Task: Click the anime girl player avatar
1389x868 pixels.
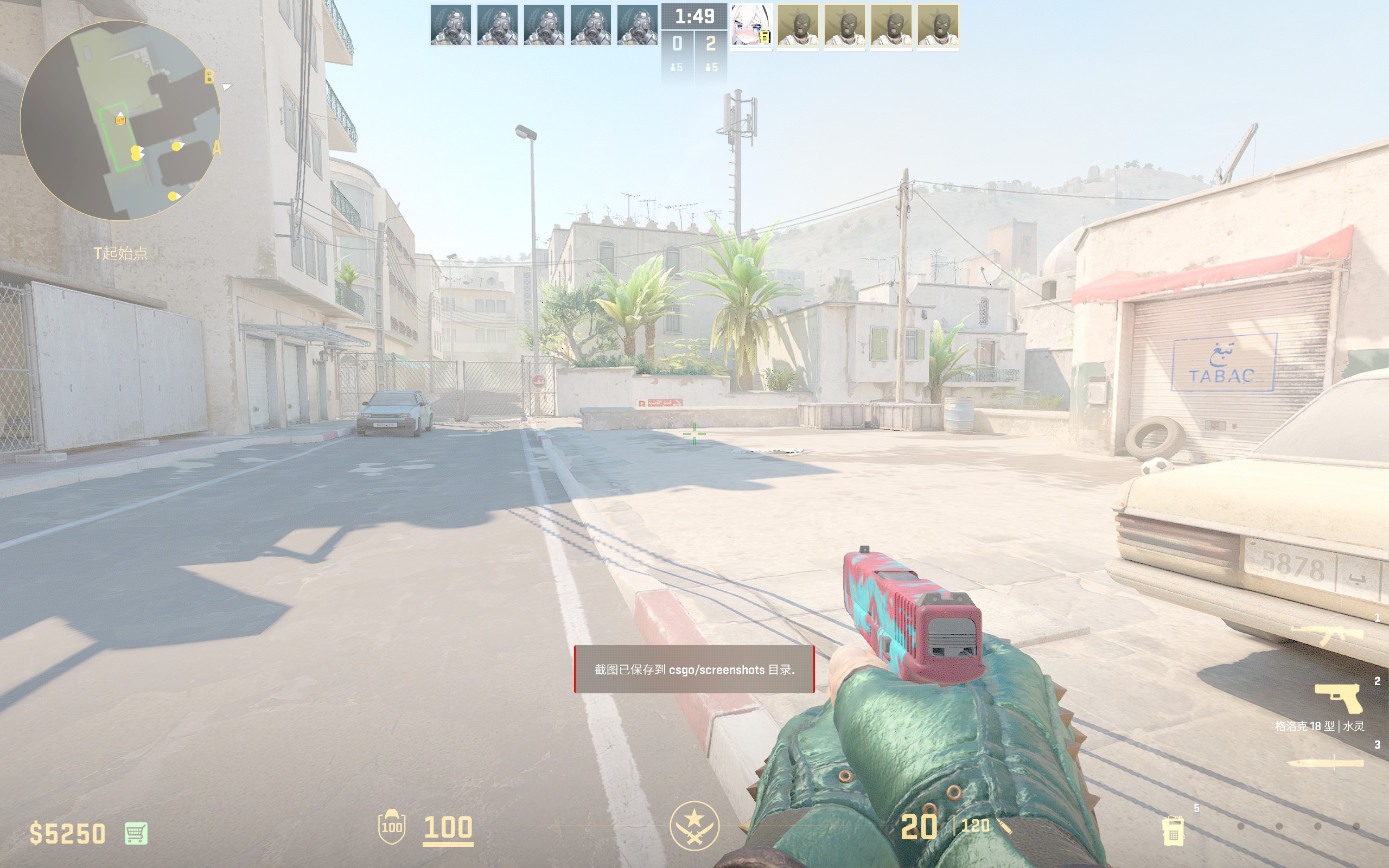Action: [x=751, y=26]
